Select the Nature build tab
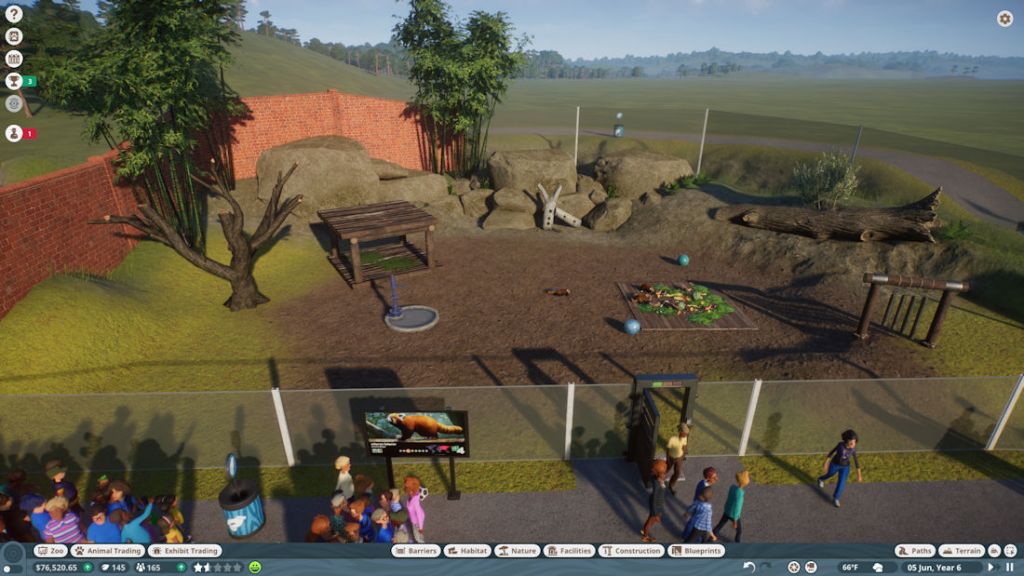 517,551
